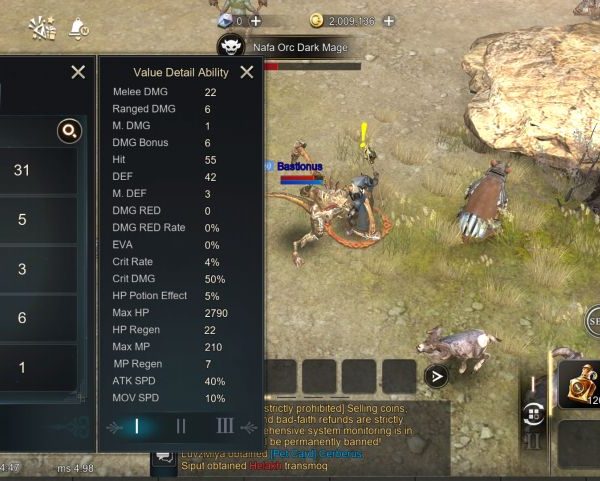Screen dimensions: 600x481
Task: Open the event gift box icon
Action: pos(42,27)
